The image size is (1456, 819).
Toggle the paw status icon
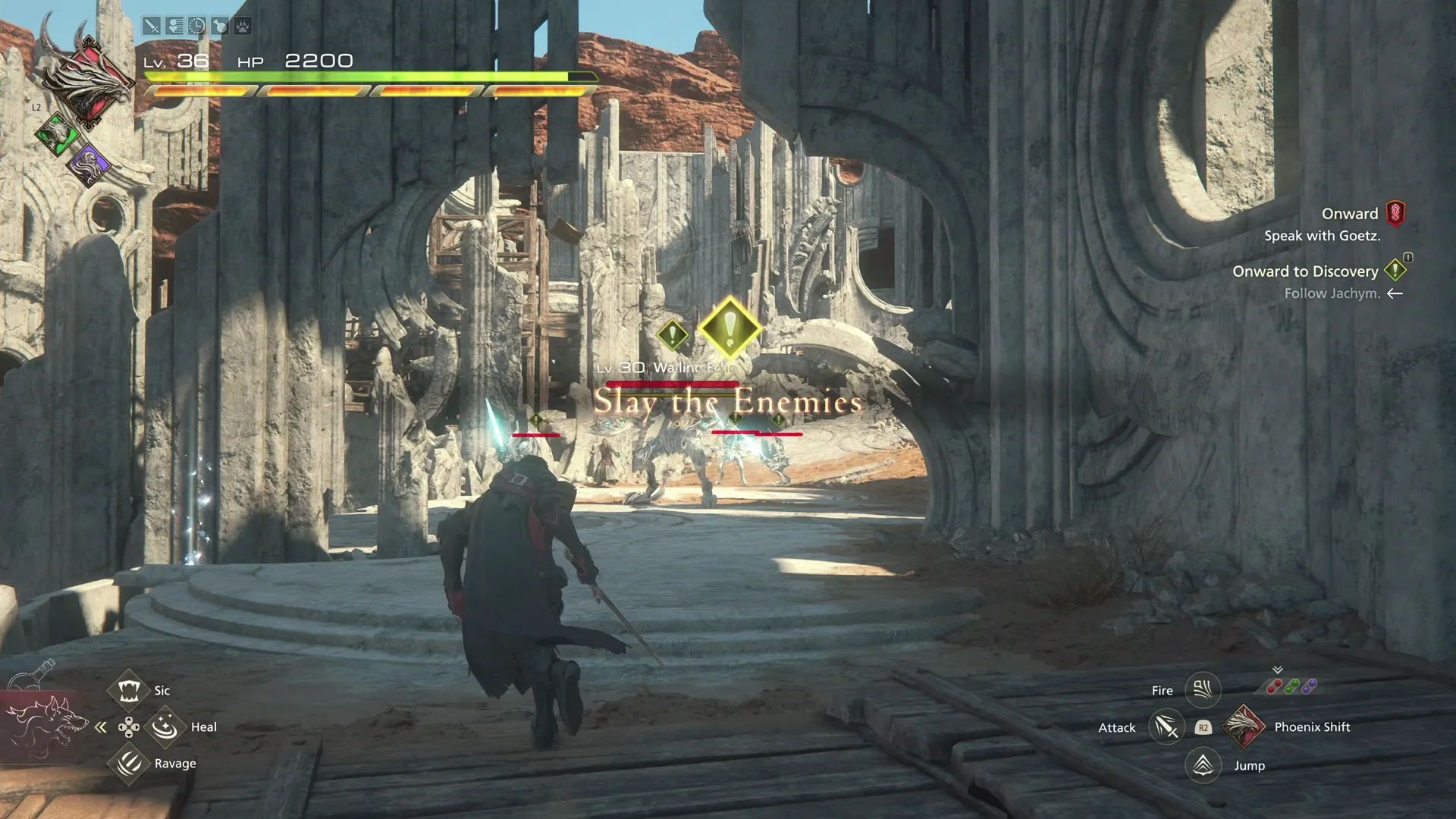(243, 27)
